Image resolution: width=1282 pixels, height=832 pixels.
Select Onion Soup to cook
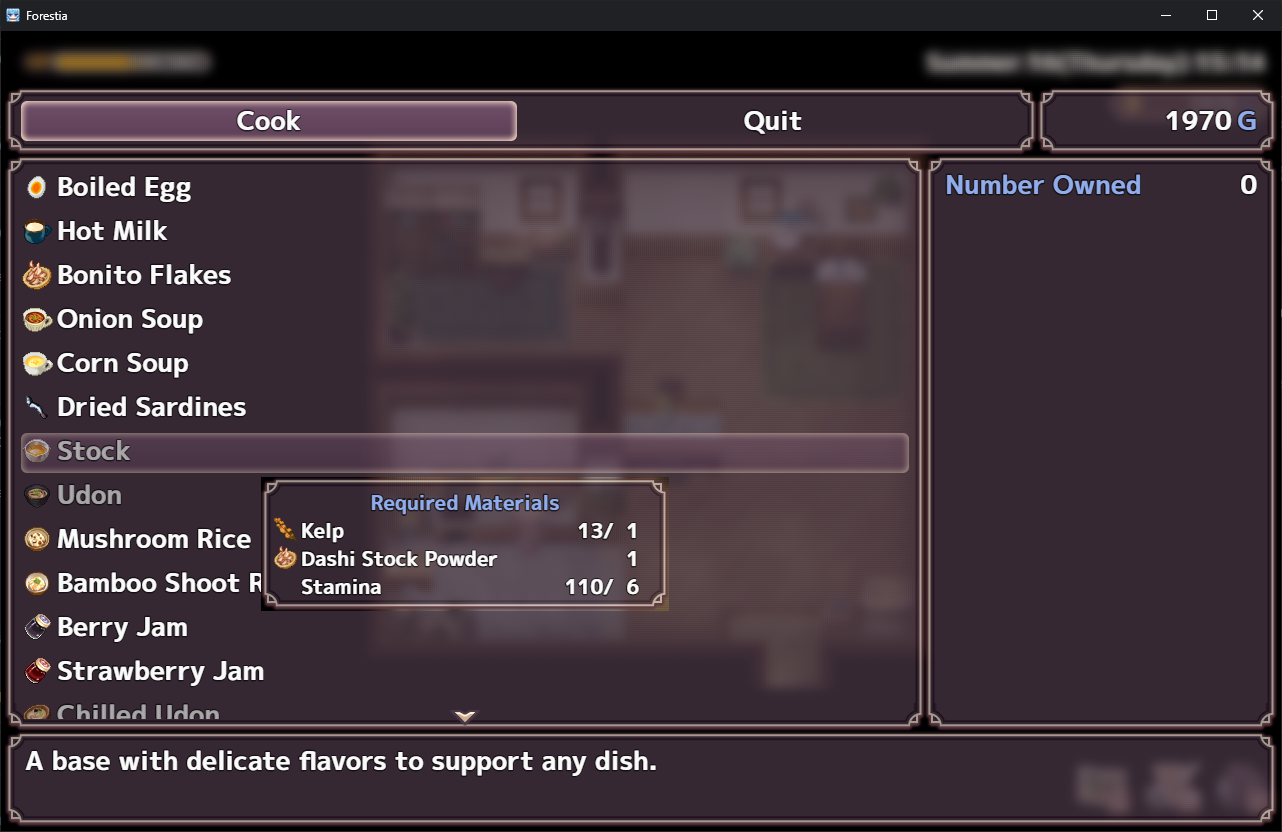130,319
